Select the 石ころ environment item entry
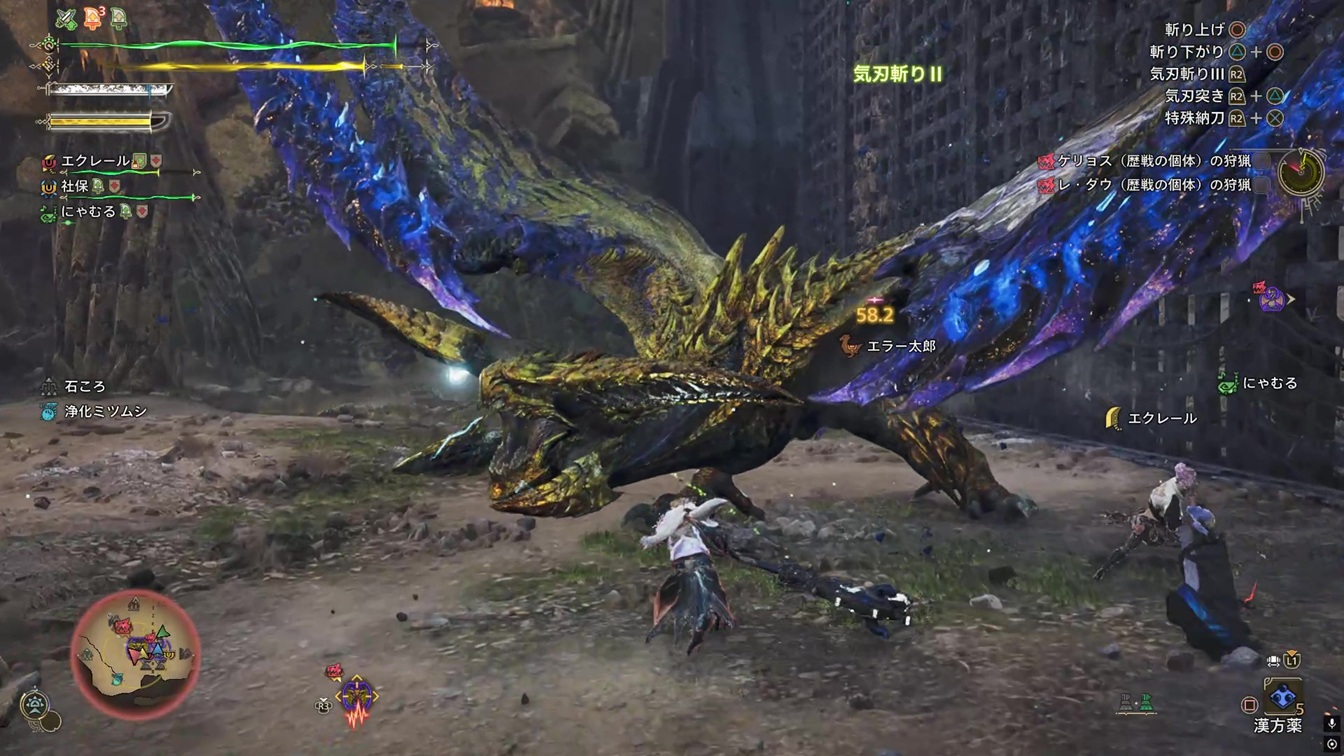 [x=84, y=386]
